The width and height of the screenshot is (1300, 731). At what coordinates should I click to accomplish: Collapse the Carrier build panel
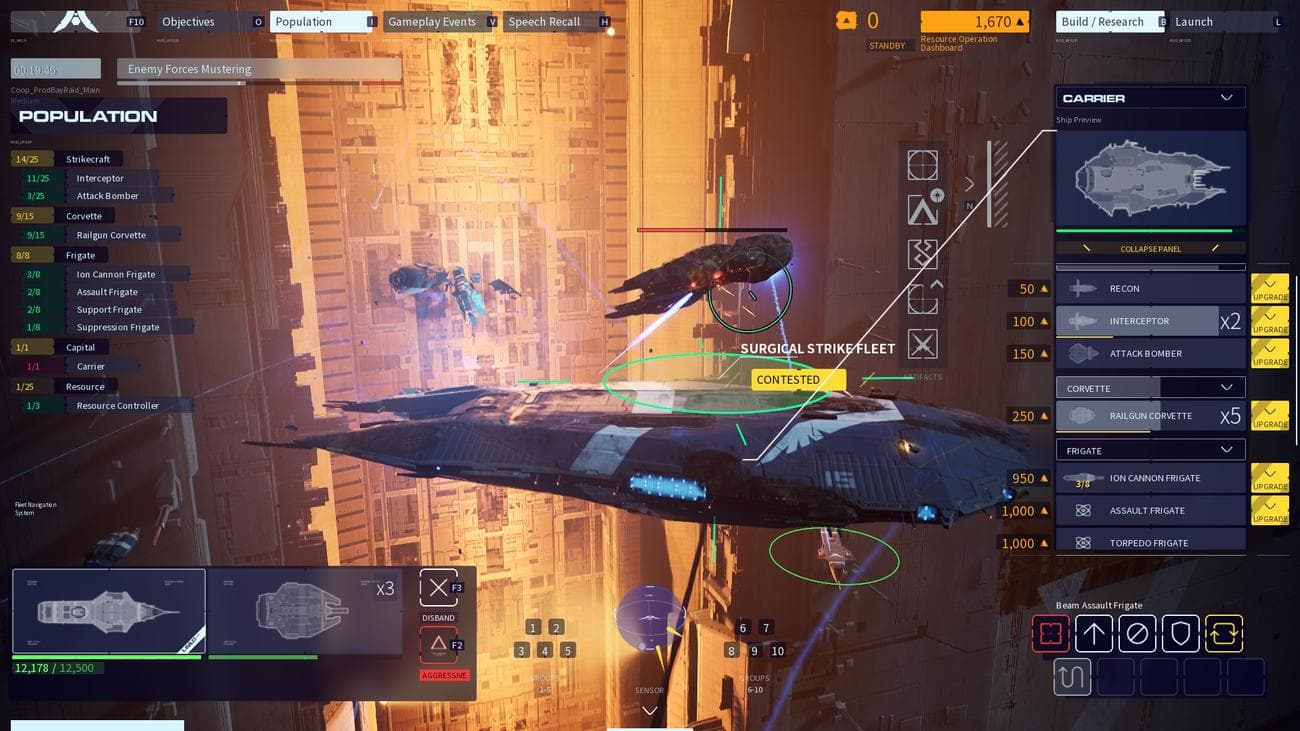1150,248
